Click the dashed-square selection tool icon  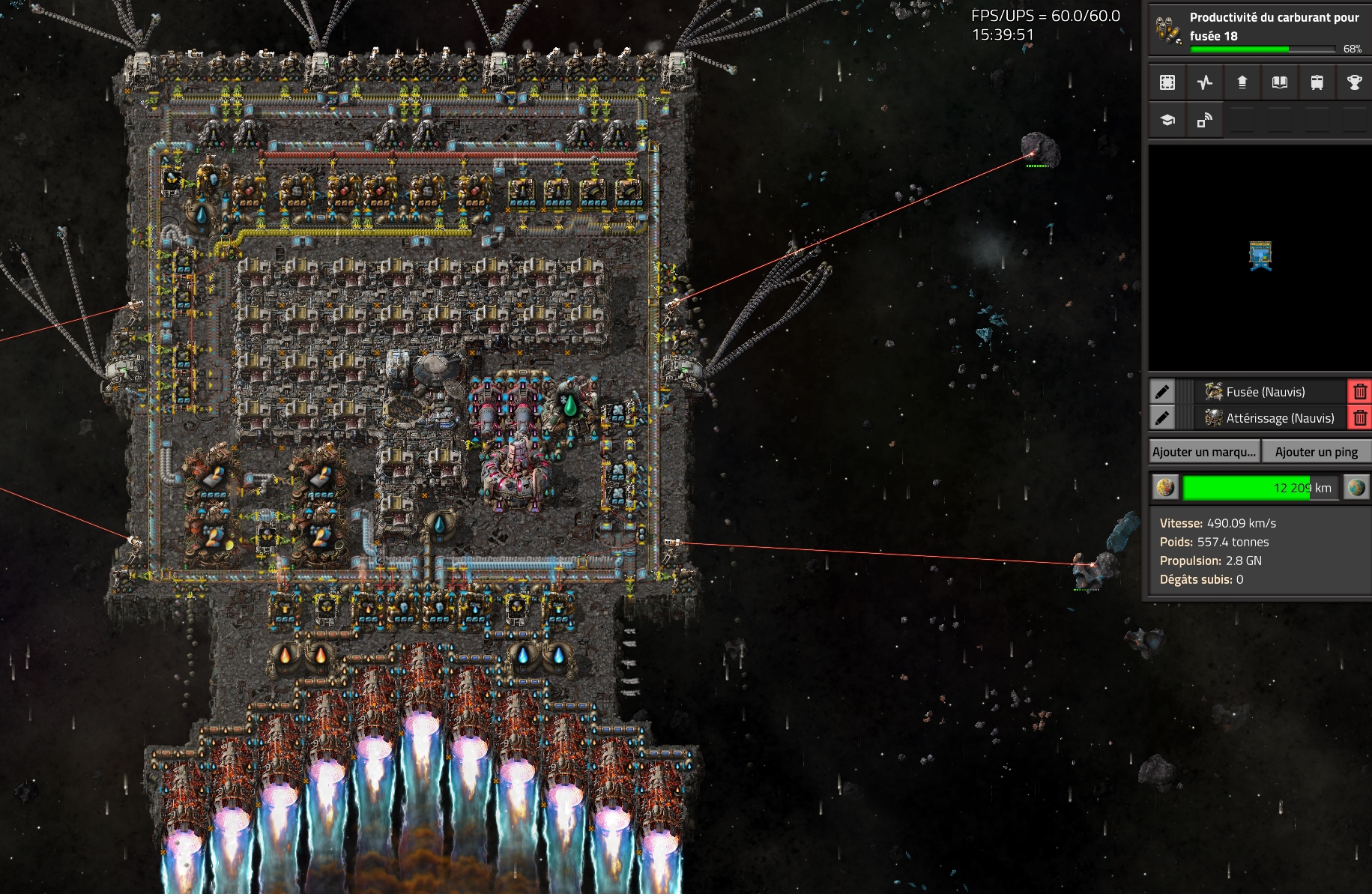coord(1167,82)
